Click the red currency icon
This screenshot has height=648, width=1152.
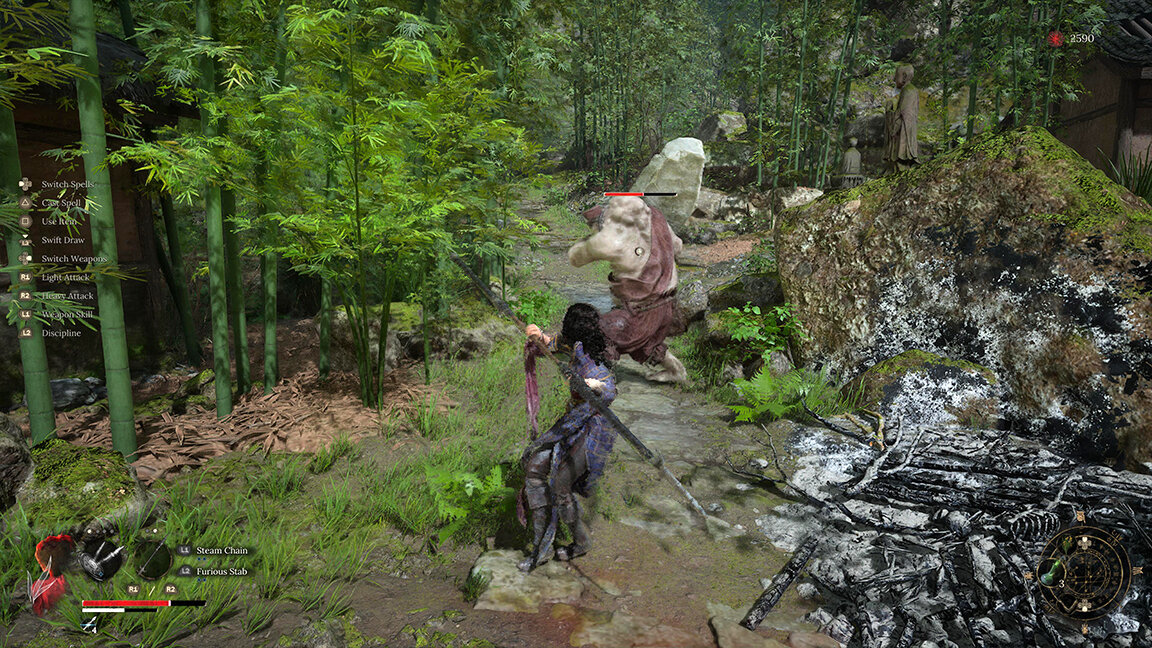[1056, 38]
